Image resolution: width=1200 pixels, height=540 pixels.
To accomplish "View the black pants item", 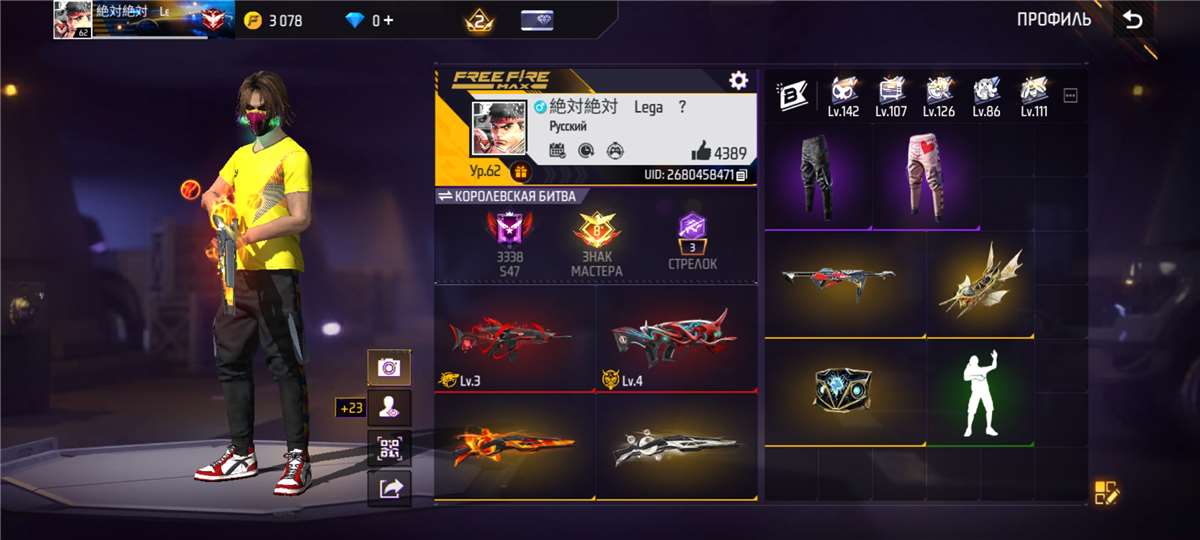I will [x=819, y=177].
